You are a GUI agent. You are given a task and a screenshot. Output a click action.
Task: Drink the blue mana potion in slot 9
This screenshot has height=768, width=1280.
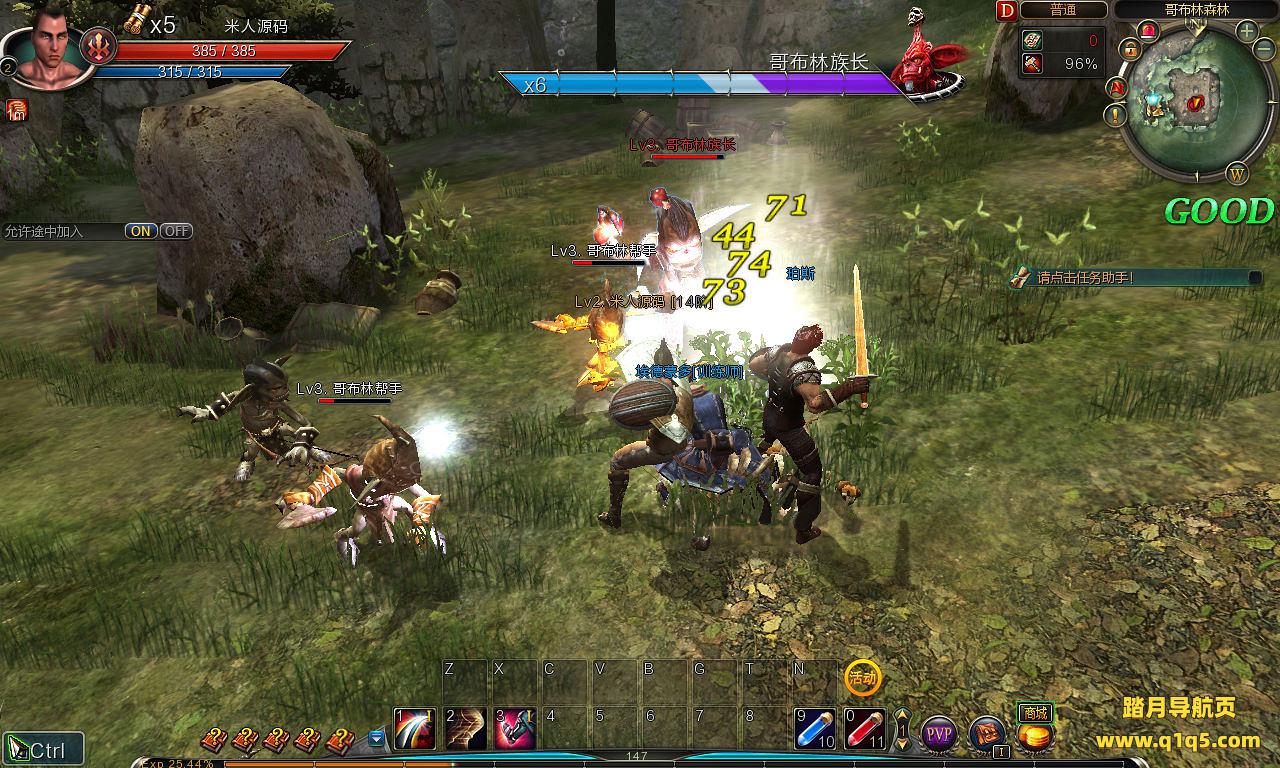pos(815,730)
